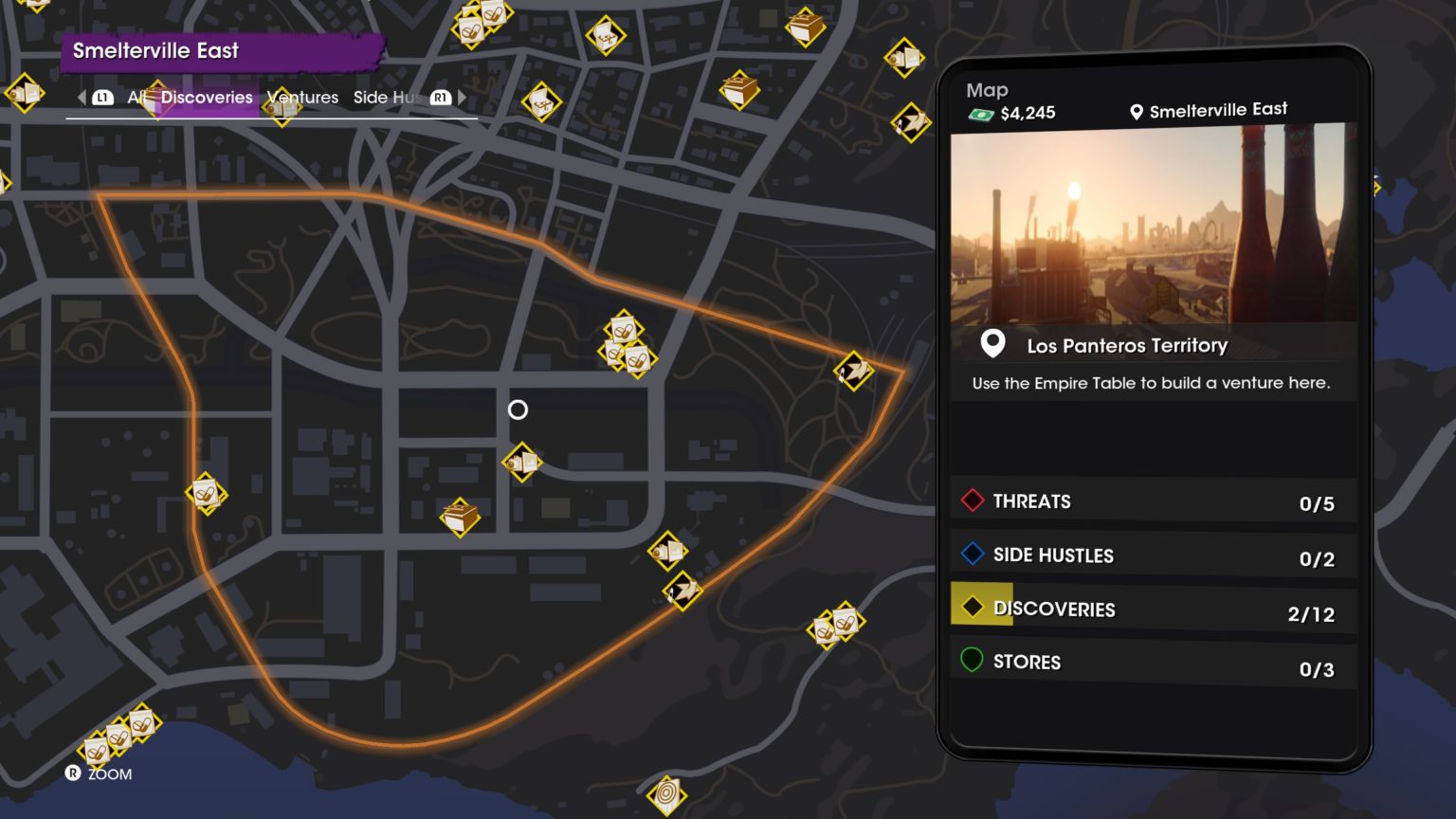Click the green STORES circle icon
The height and width of the screenshot is (819, 1456).
pyautogui.click(x=972, y=657)
